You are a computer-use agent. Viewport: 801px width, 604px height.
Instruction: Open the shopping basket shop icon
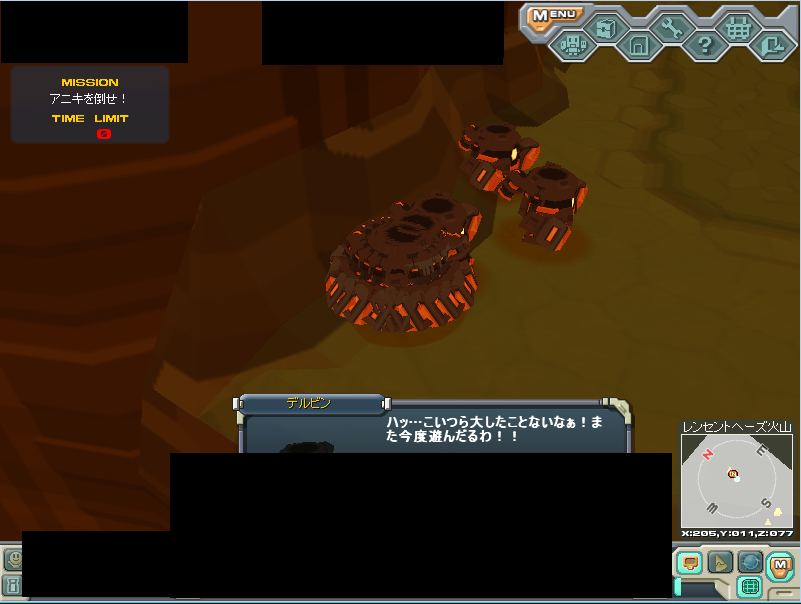[738, 27]
